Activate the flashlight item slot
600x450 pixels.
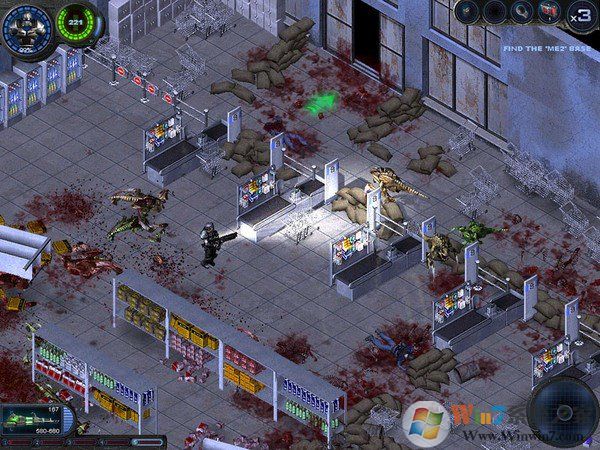pyautogui.click(x=522, y=12)
